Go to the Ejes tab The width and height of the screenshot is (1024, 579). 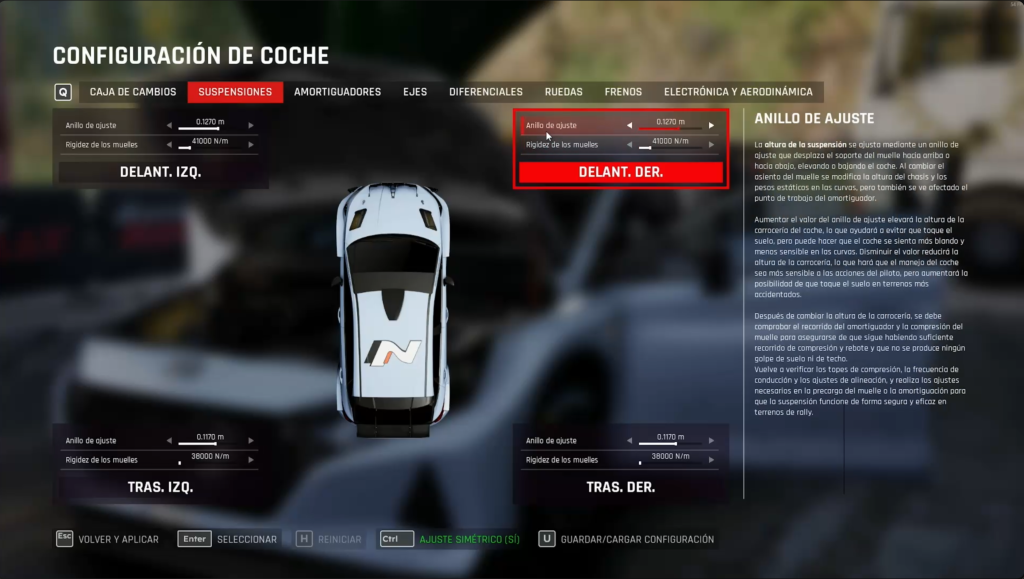click(415, 92)
